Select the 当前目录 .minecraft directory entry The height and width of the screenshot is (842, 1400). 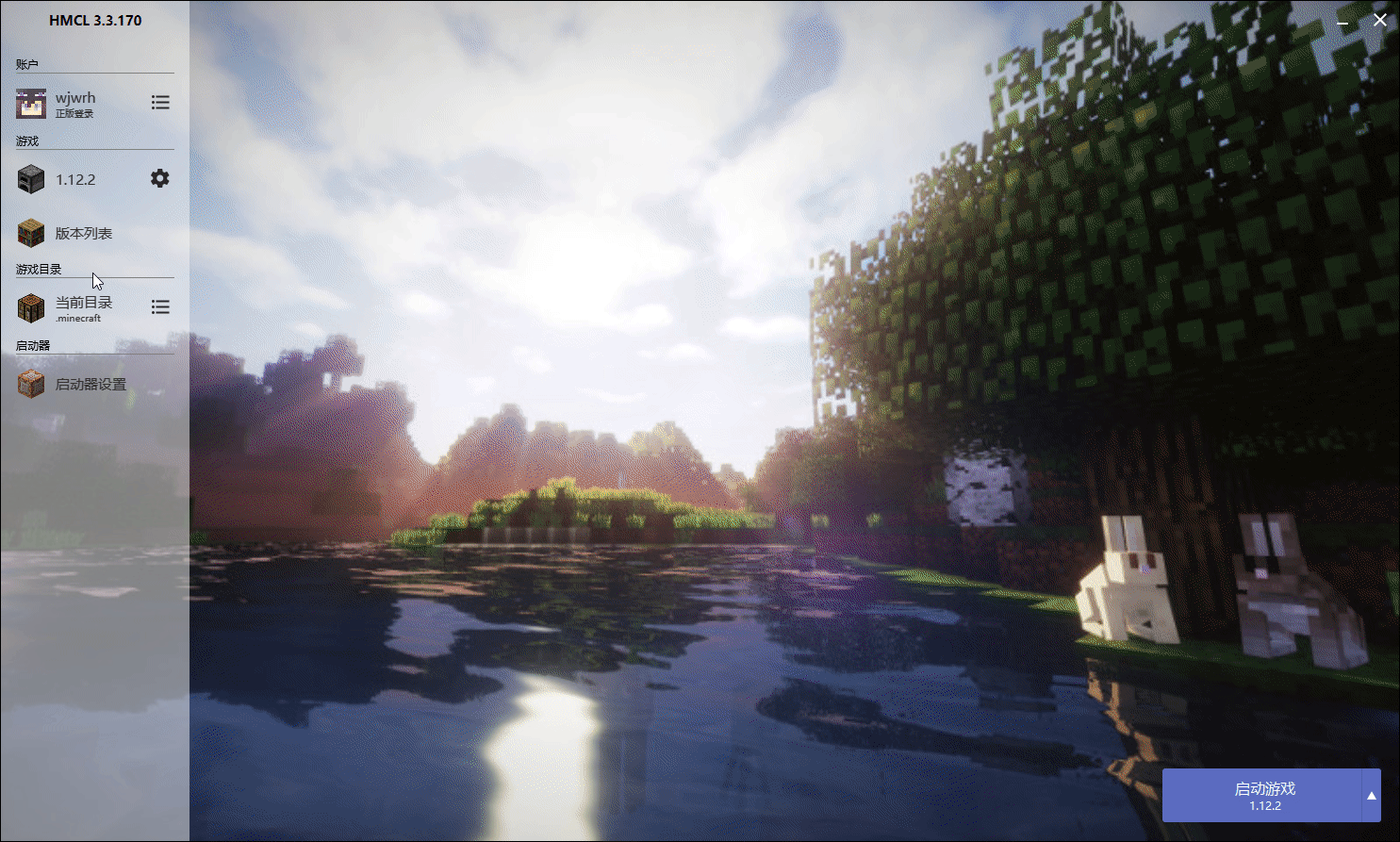[83, 307]
